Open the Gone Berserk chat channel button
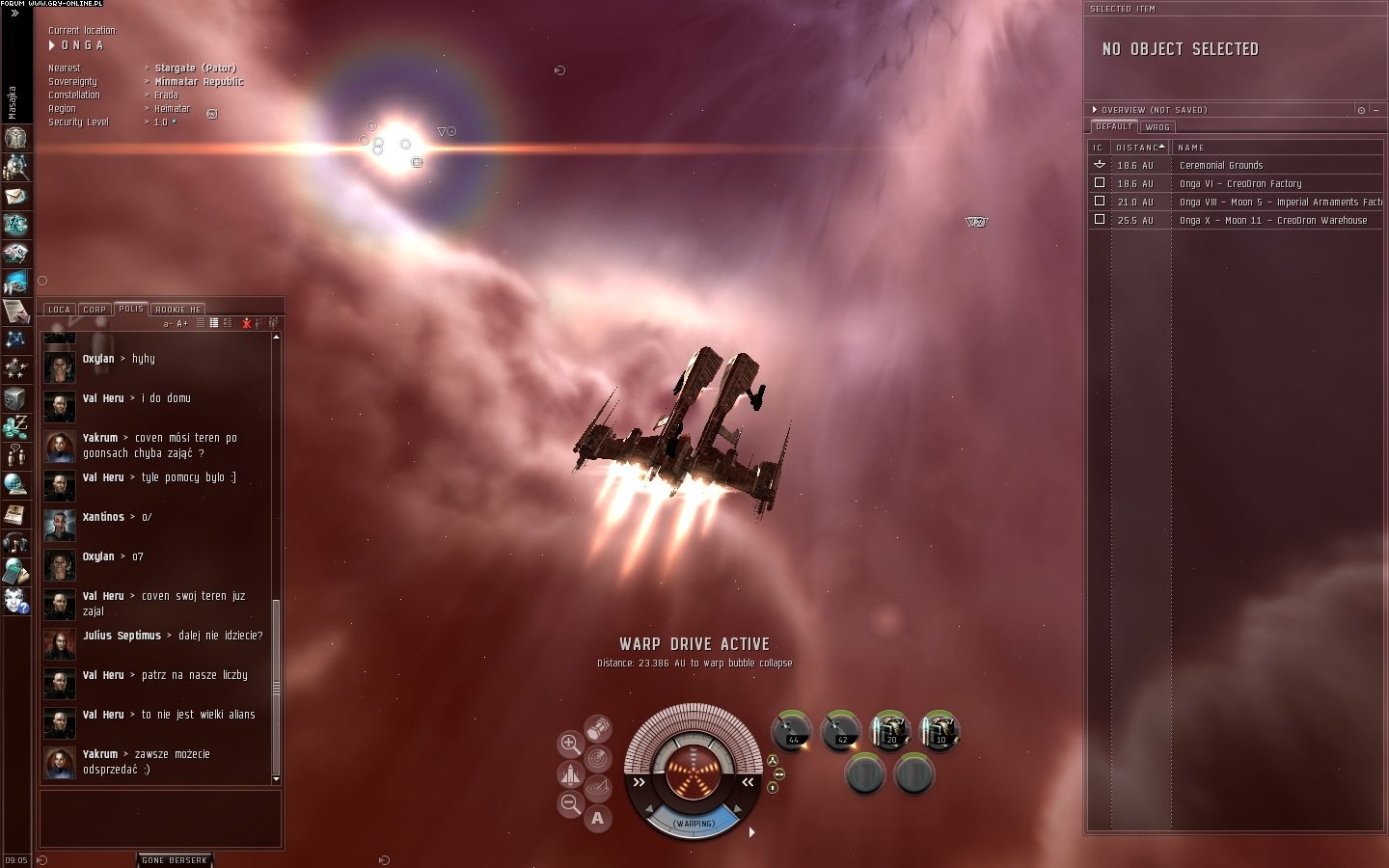This screenshot has height=868, width=1389. (174, 859)
